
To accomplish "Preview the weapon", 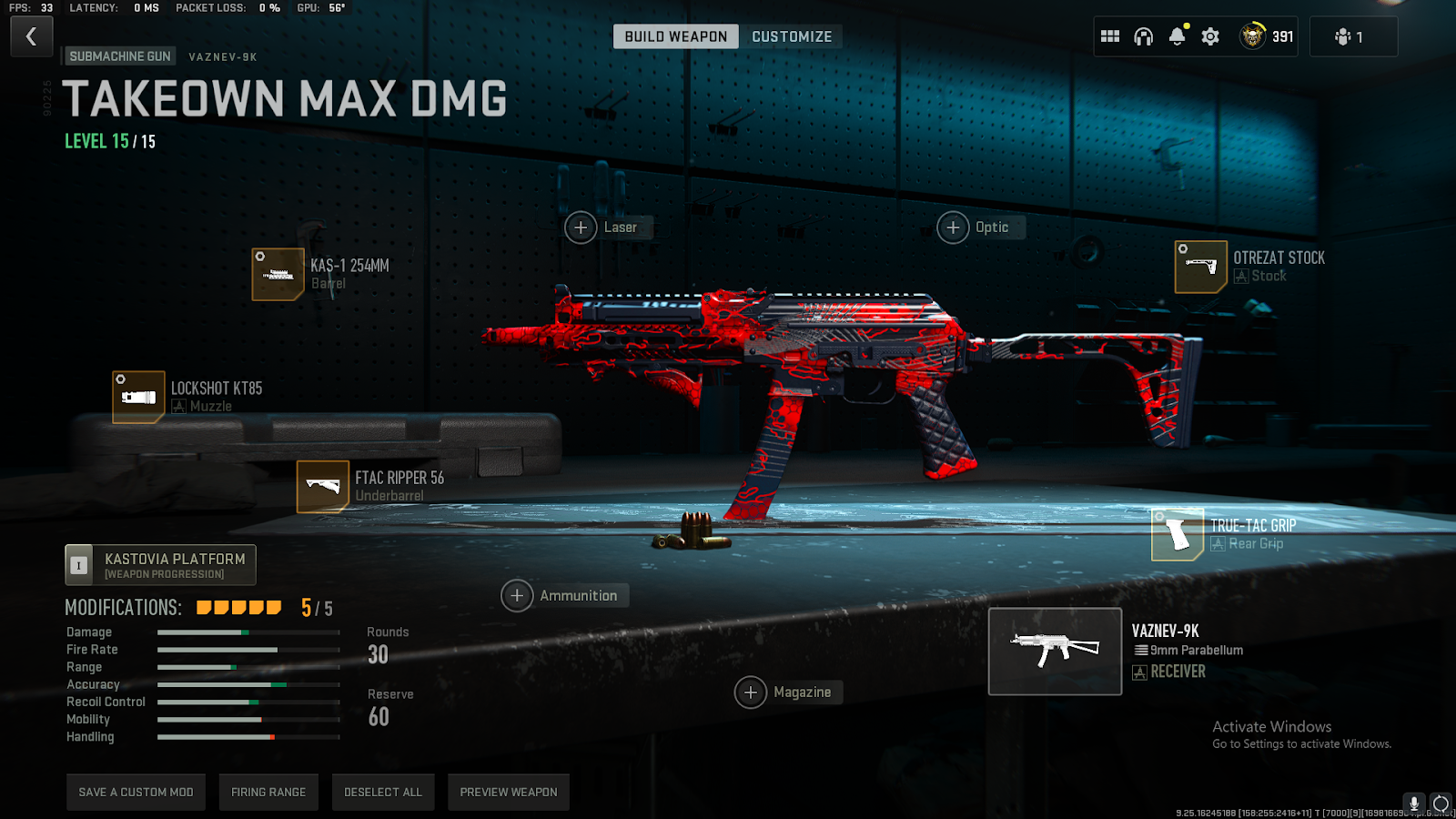I will pyautogui.click(x=509, y=792).
